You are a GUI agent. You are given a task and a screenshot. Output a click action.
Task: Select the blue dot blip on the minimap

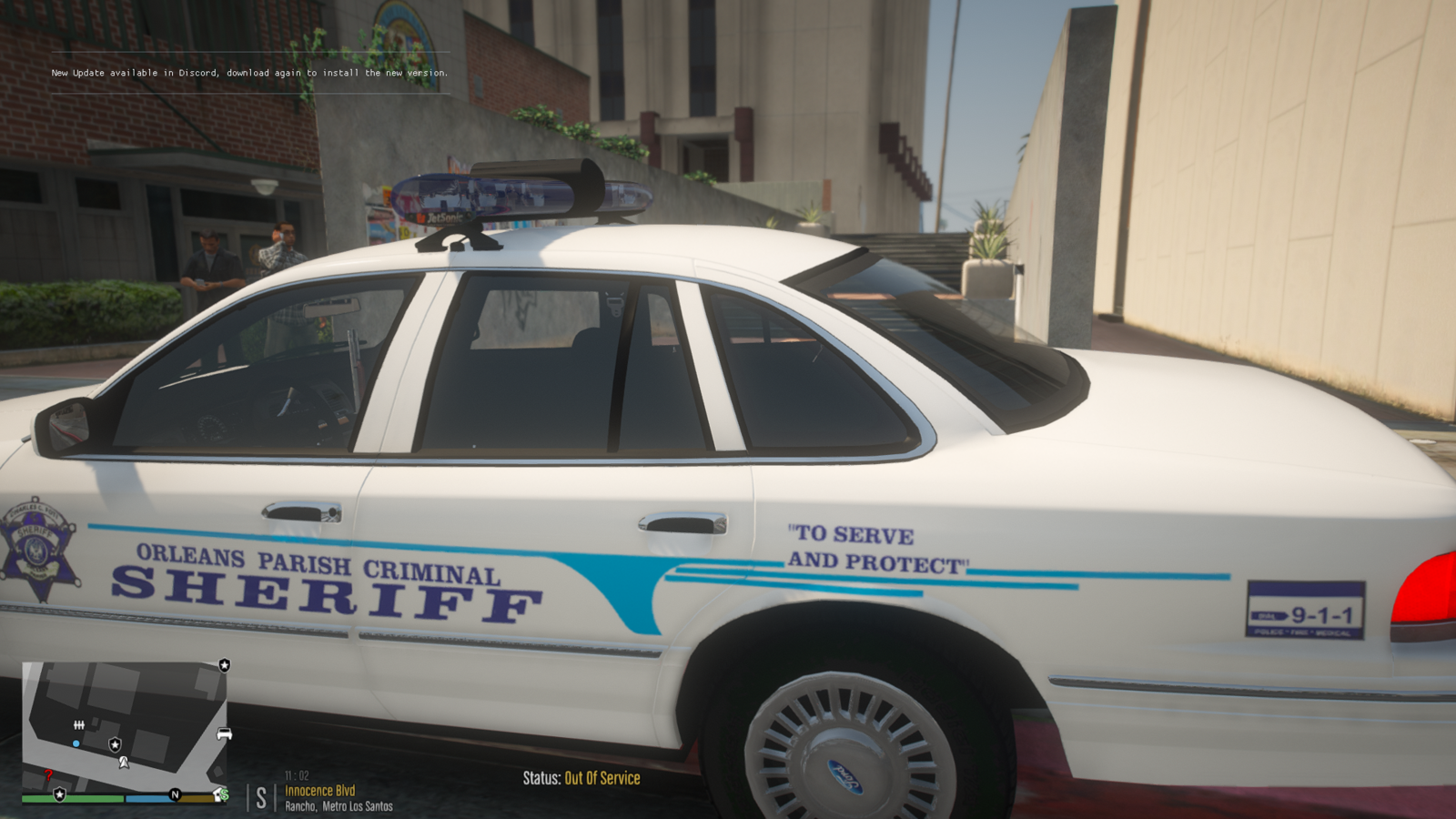coord(76,743)
